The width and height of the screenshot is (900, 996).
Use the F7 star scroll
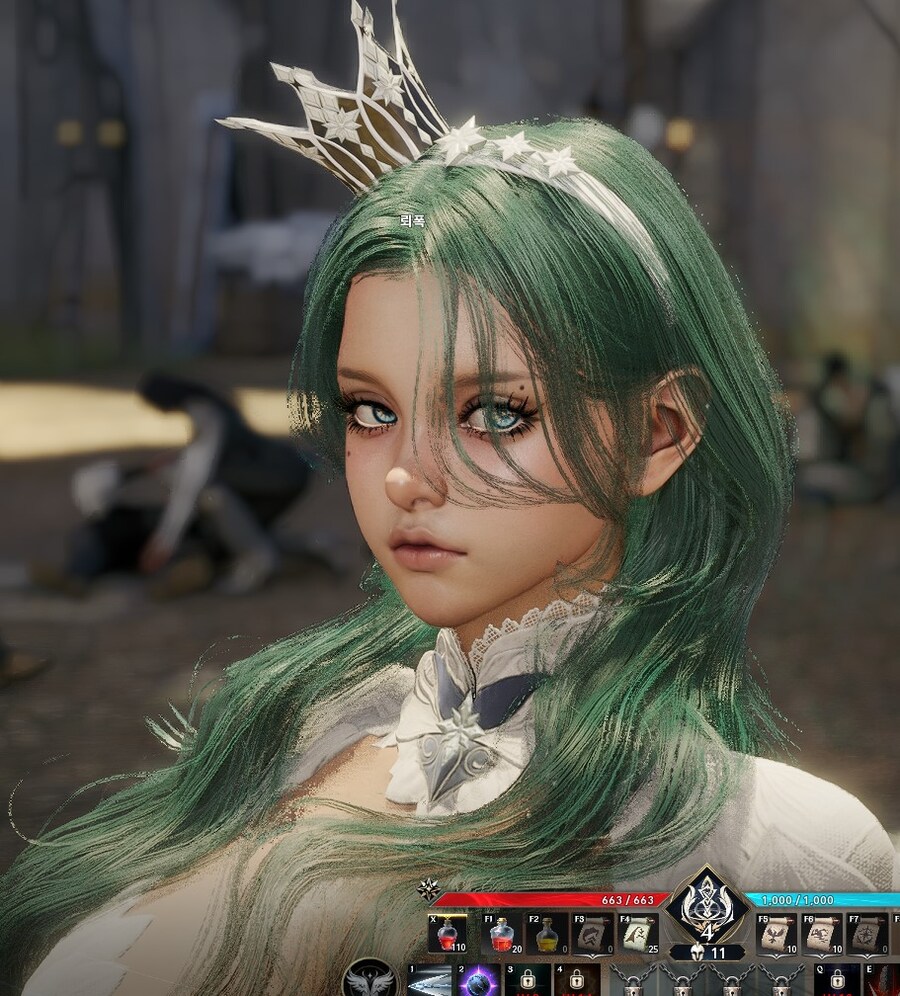click(866, 933)
